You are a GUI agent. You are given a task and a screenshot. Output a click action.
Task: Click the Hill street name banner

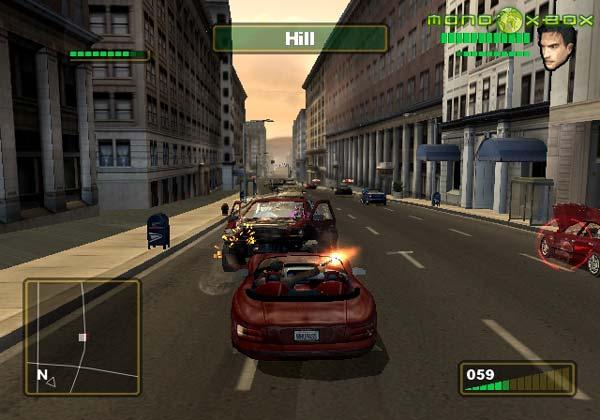299,38
